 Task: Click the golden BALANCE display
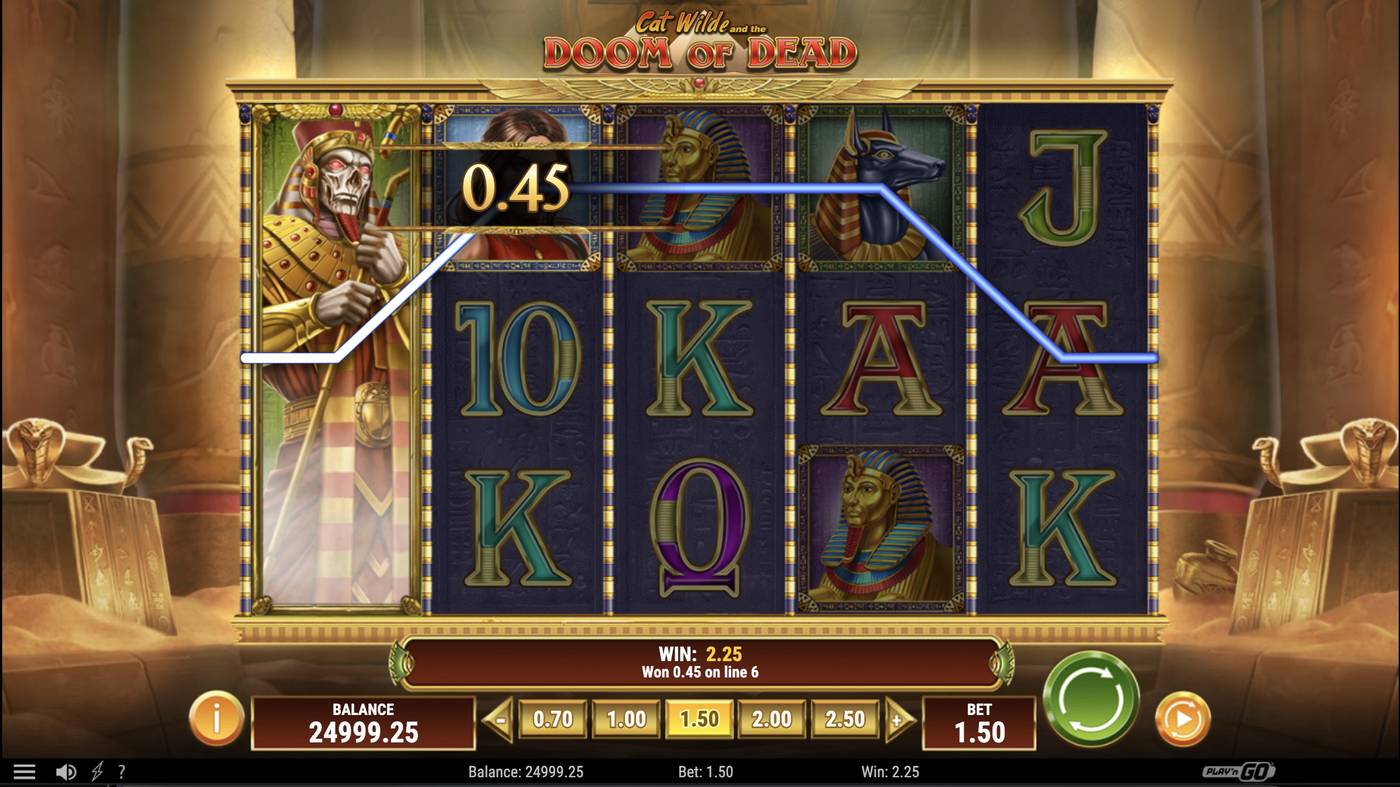pos(364,724)
